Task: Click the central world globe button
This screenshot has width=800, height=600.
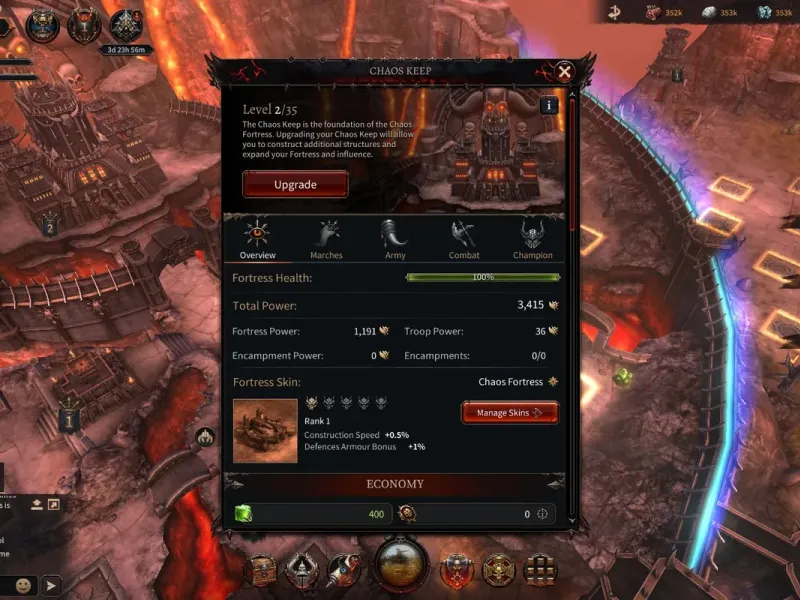Action: click(401, 563)
